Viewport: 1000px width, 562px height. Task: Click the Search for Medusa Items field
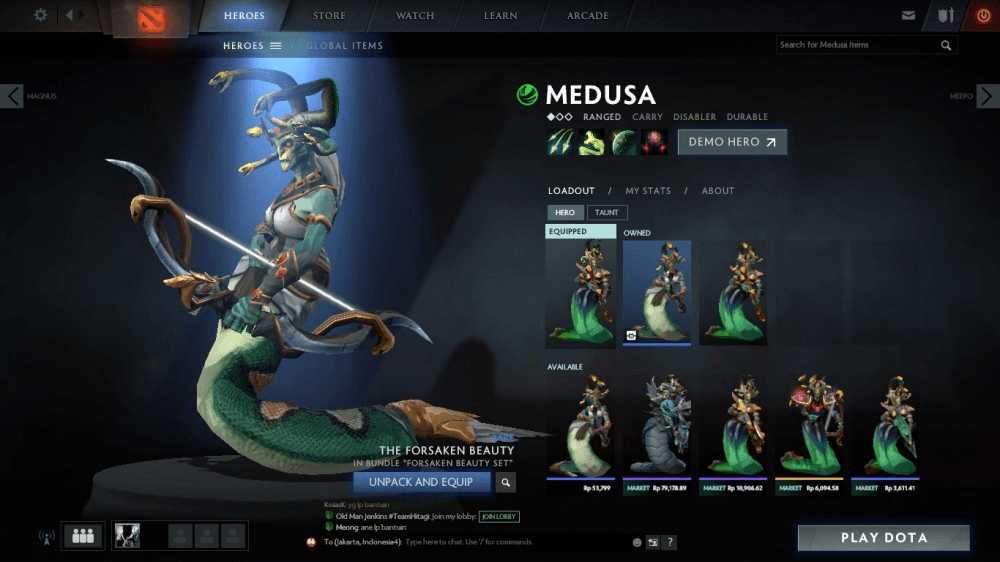pos(858,45)
